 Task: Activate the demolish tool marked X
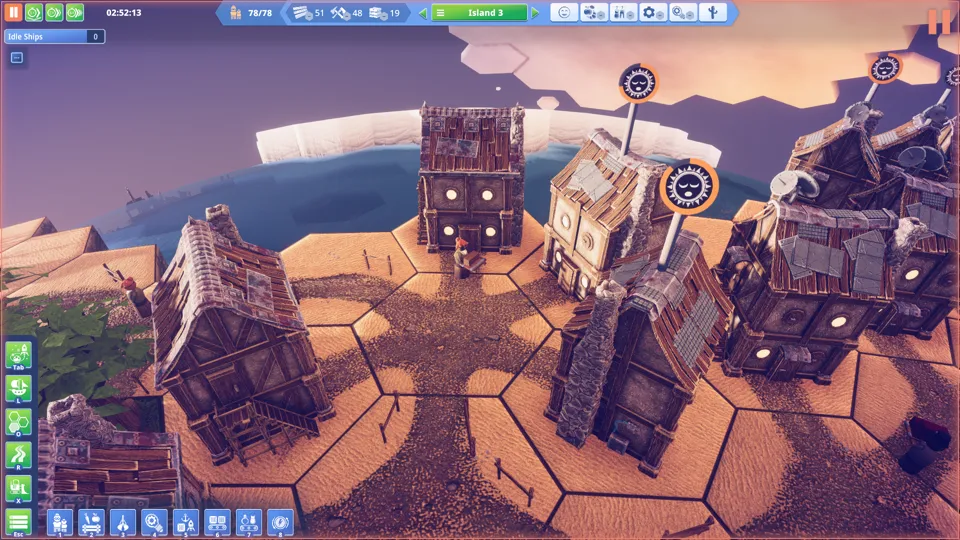(18, 488)
